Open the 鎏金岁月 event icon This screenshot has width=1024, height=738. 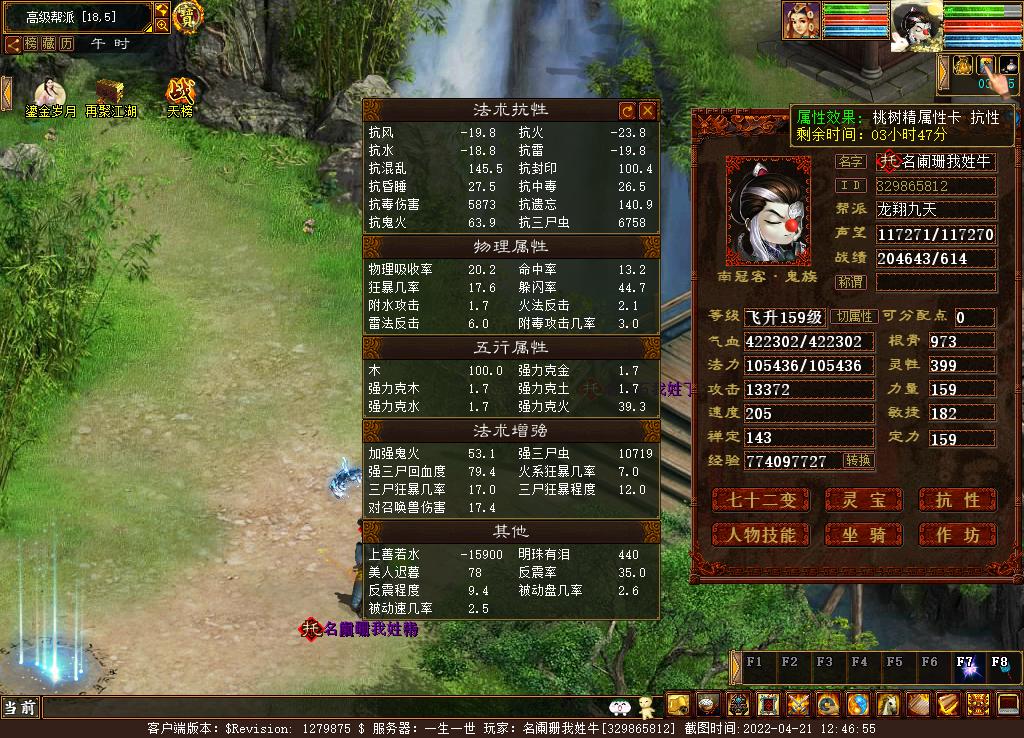click(50, 96)
